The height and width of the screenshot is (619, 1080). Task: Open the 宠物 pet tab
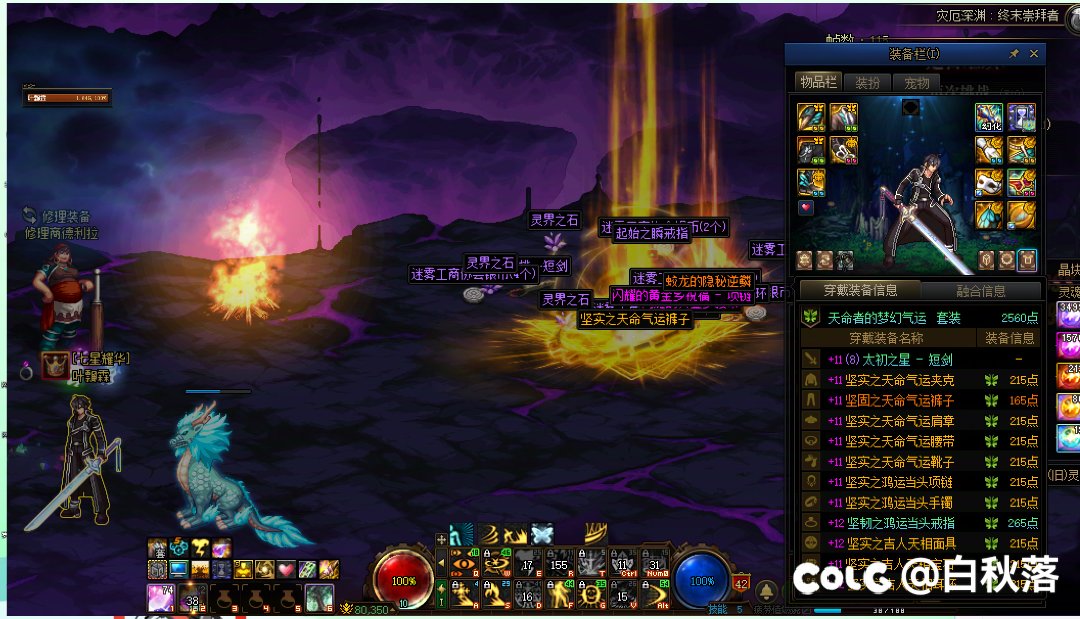coord(916,83)
